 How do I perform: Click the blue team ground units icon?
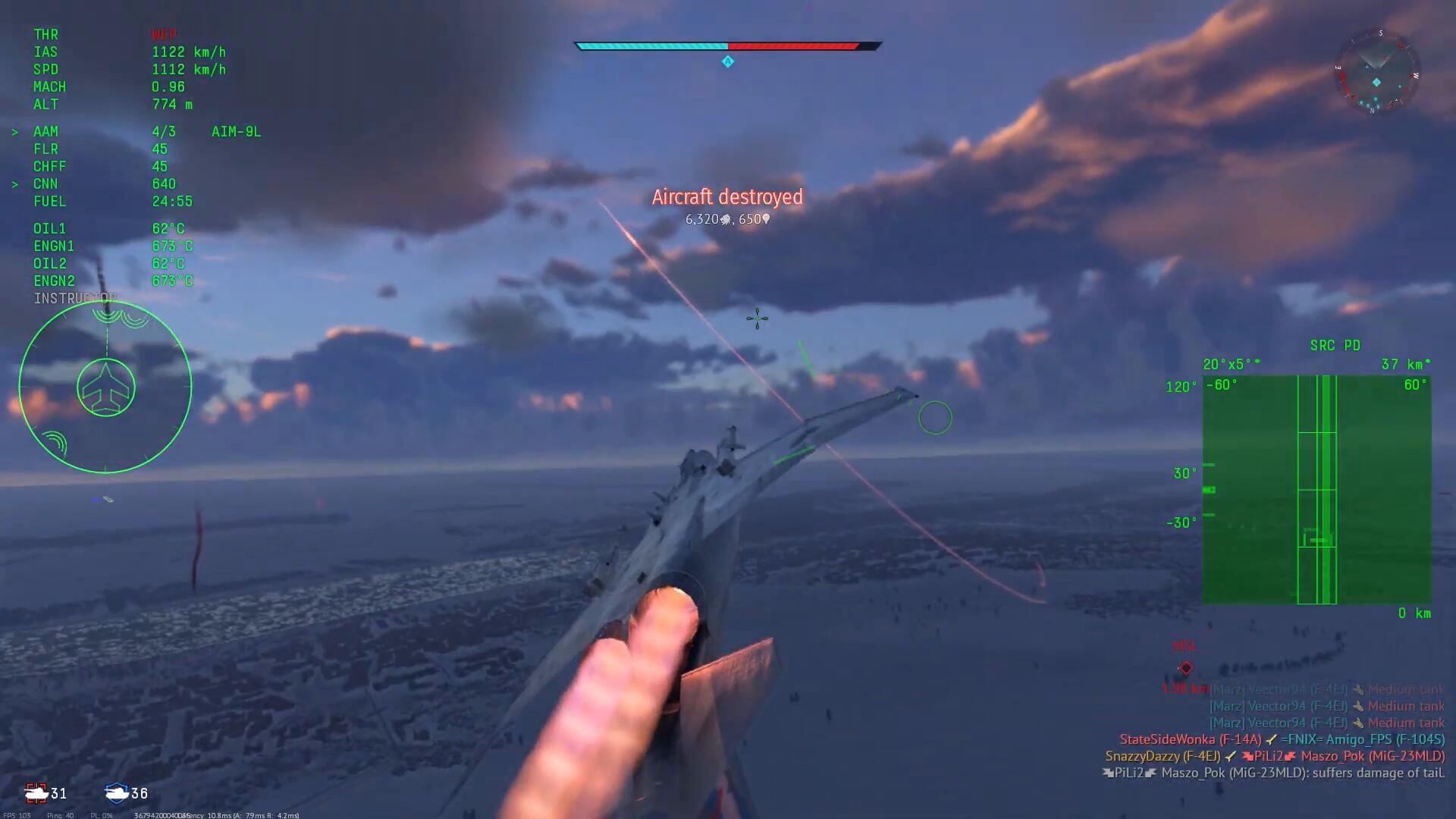point(116,793)
